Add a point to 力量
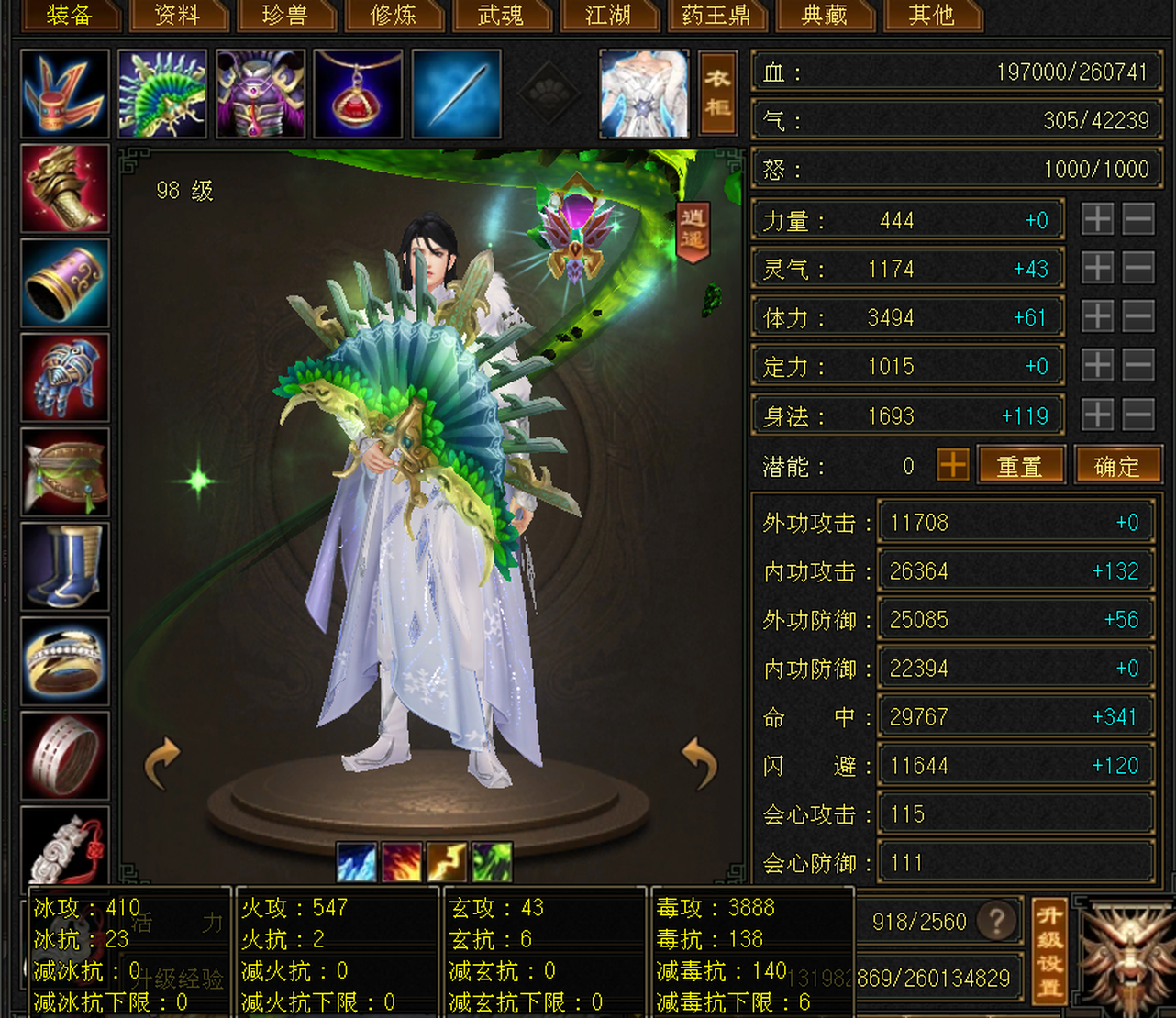The height and width of the screenshot is (1018, 1176). click(x=1097, y=220)
